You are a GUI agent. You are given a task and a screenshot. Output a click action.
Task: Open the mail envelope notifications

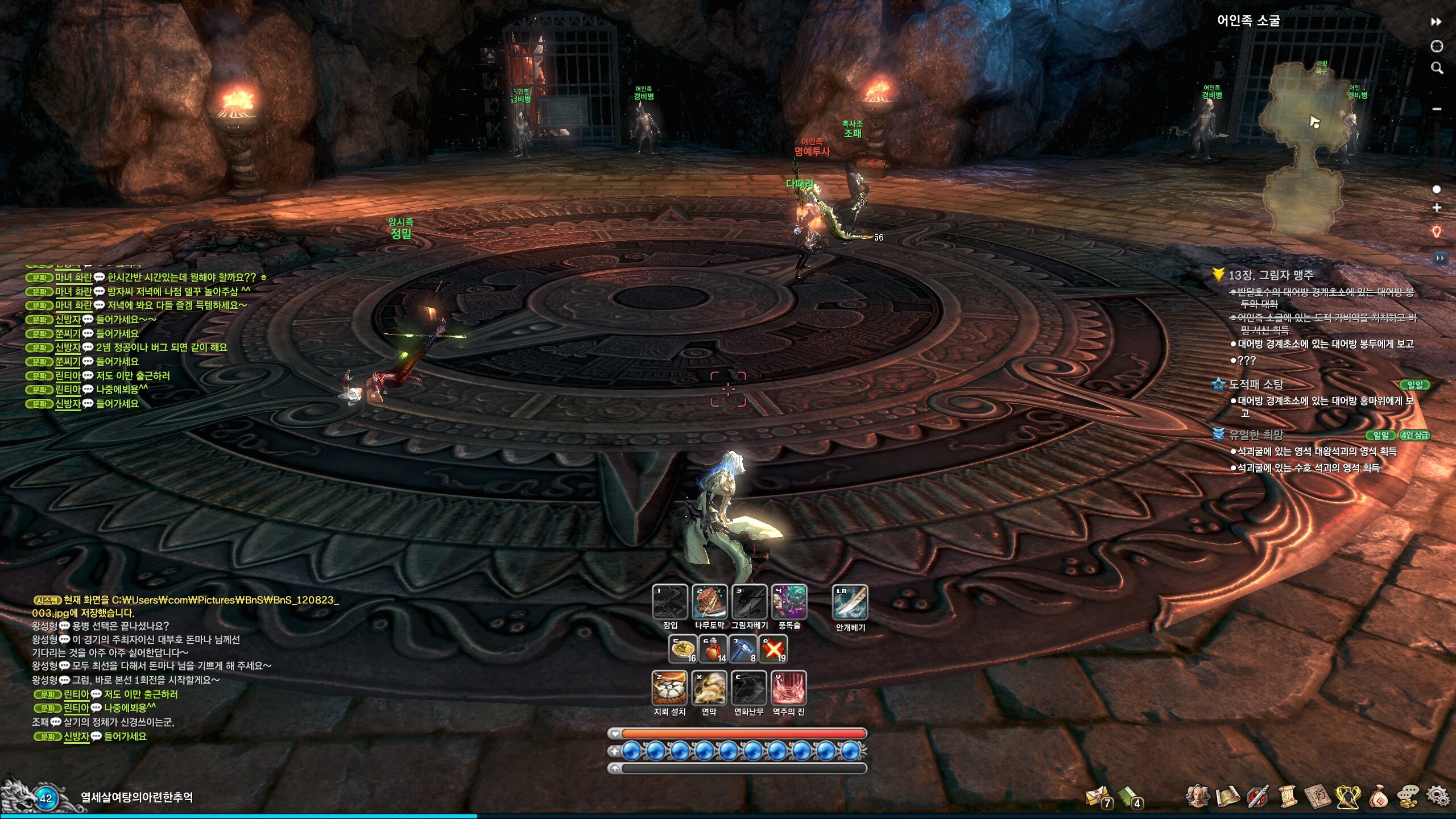click(1098, 797)
